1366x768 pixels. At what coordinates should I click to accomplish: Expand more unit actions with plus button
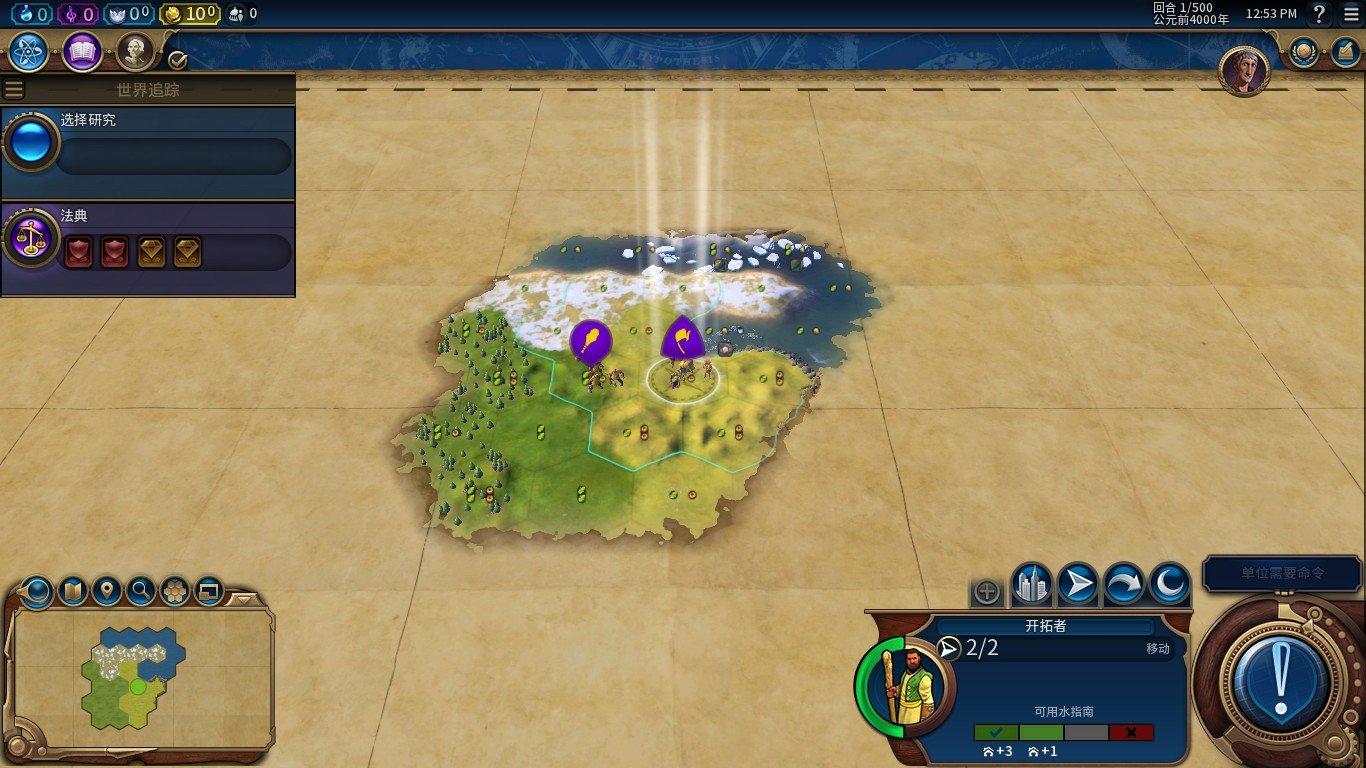[x=987, y=592]
